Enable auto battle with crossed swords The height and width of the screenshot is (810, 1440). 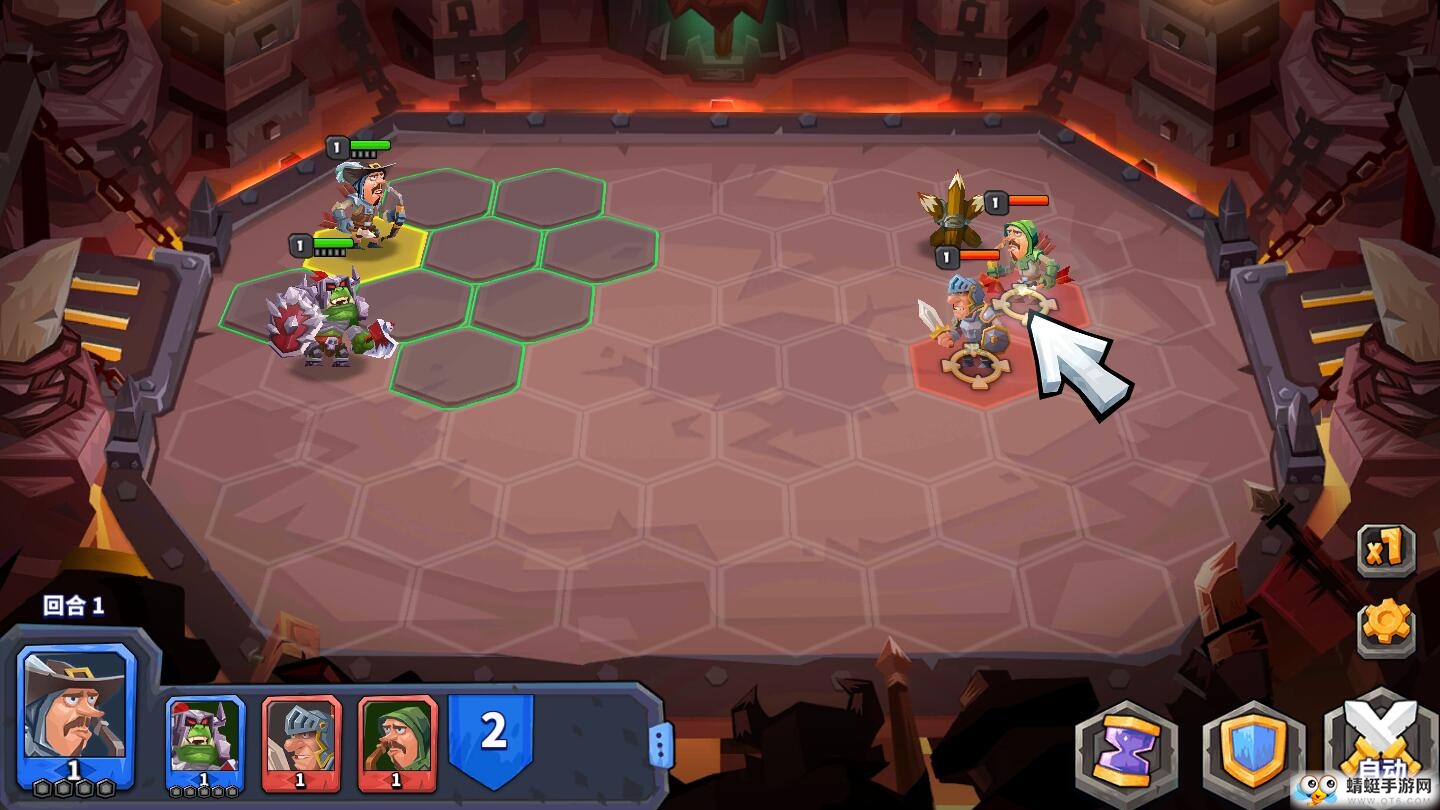pos(1382,745)
